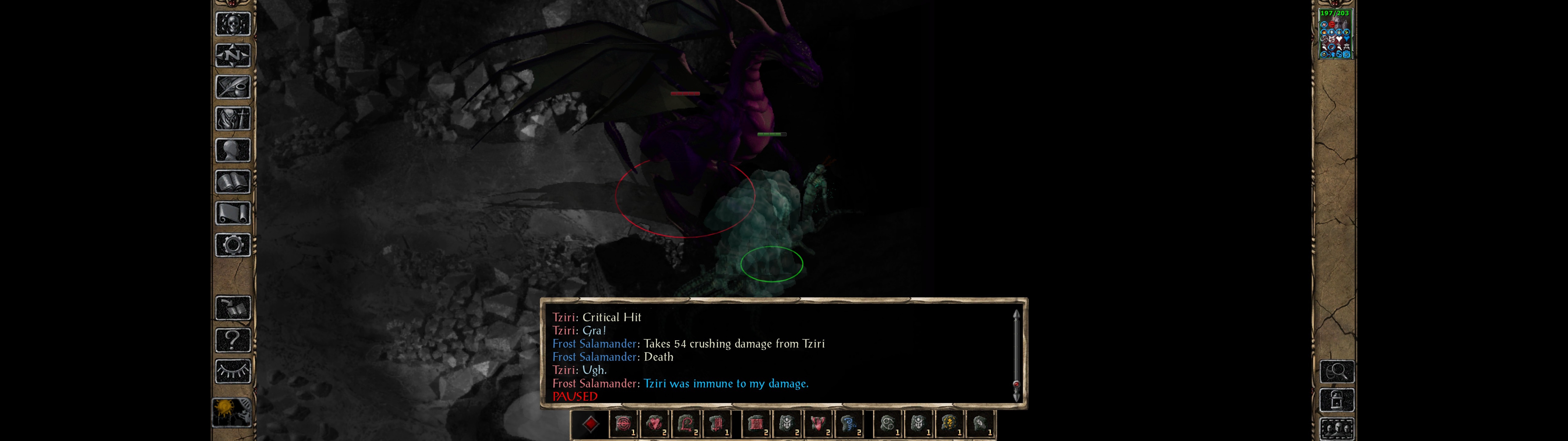Open the character record head icon
This screenshot has width=1568, height=441.
click(x=233, y=150)
